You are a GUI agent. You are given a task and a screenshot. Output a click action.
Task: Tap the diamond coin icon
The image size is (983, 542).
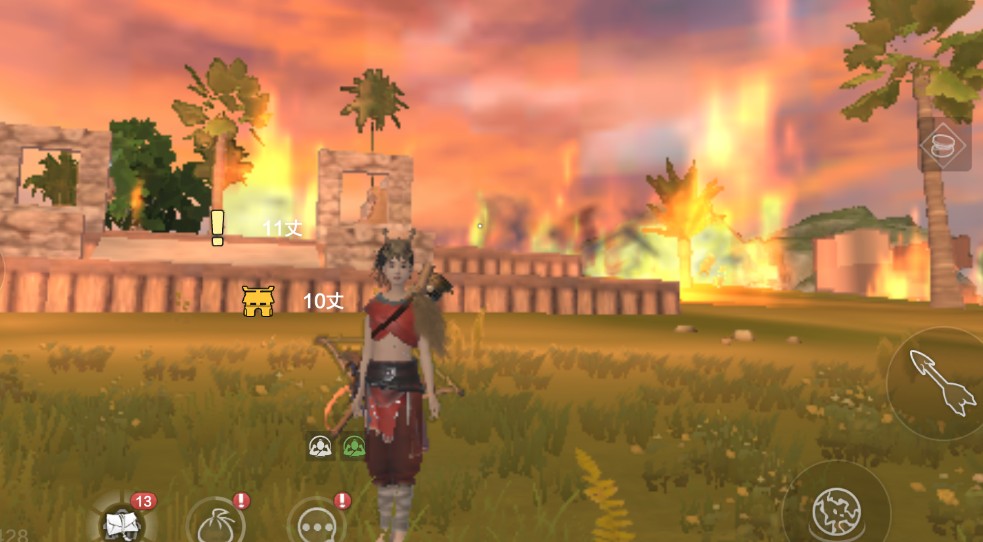point(944,146)
